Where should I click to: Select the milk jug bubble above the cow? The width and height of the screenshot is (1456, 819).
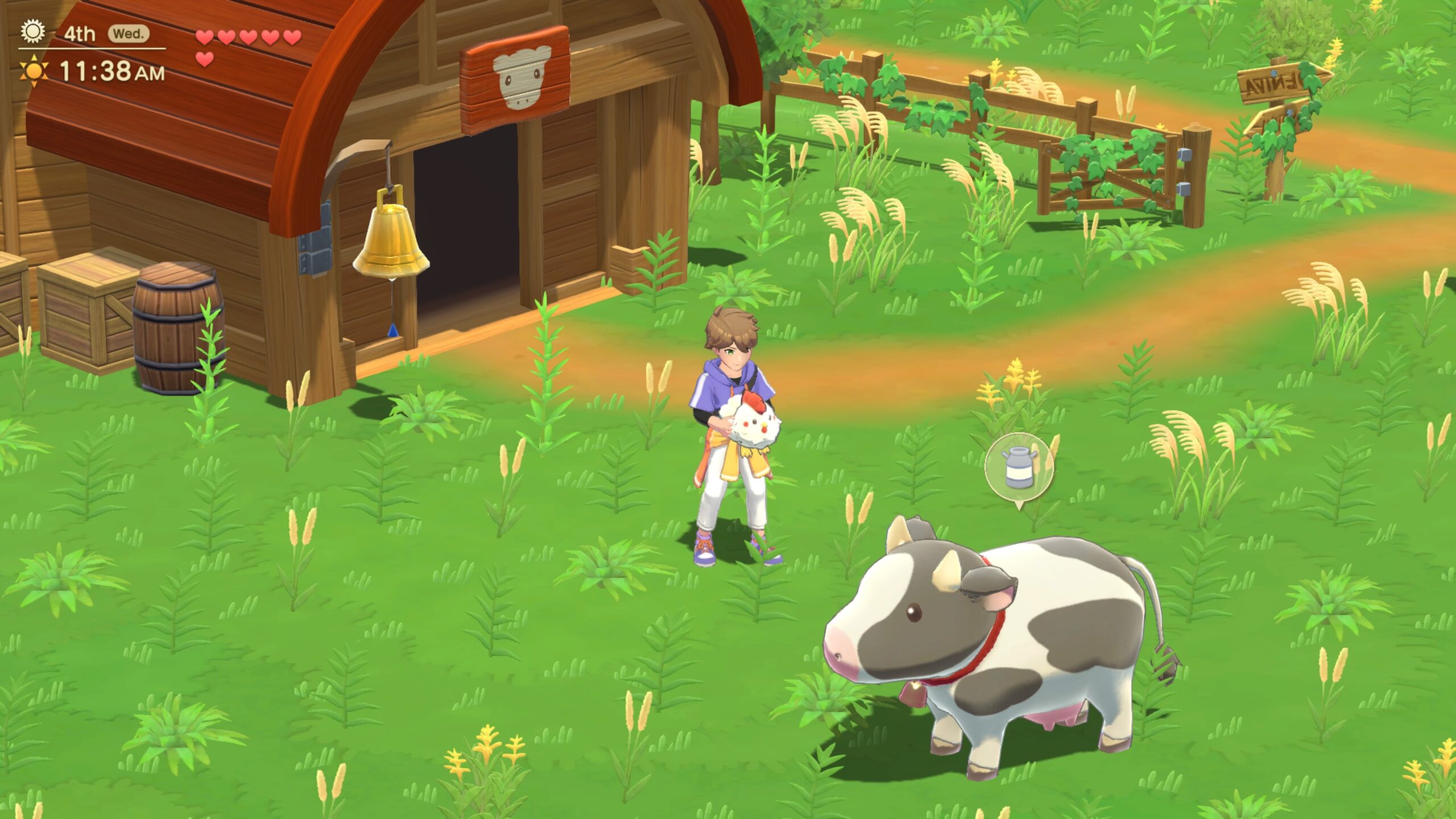point(1019,468)
